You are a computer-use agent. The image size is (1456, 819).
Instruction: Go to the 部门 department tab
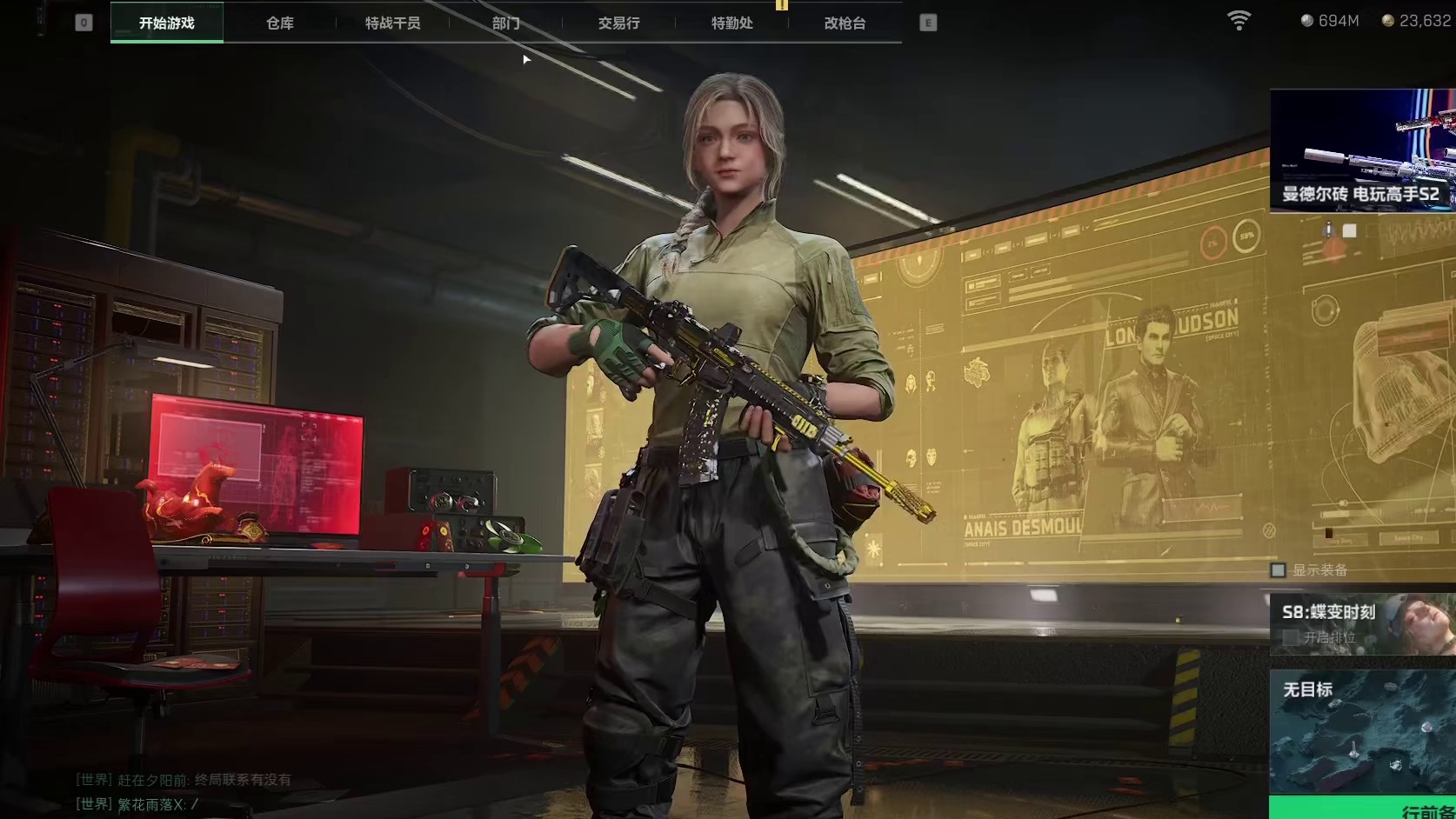[x=505, y=23]
